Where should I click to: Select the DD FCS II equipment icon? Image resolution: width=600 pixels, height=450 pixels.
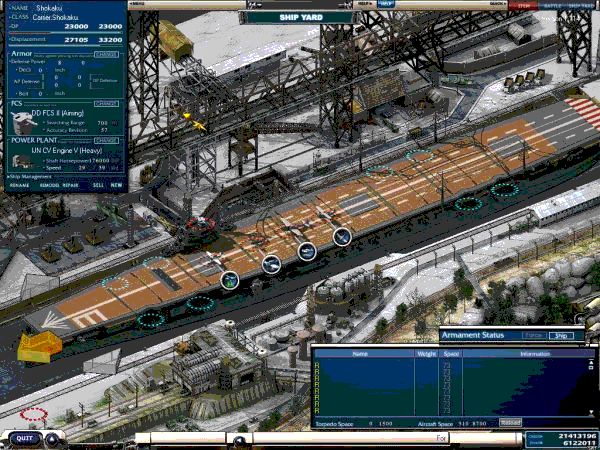coord(23,122)
